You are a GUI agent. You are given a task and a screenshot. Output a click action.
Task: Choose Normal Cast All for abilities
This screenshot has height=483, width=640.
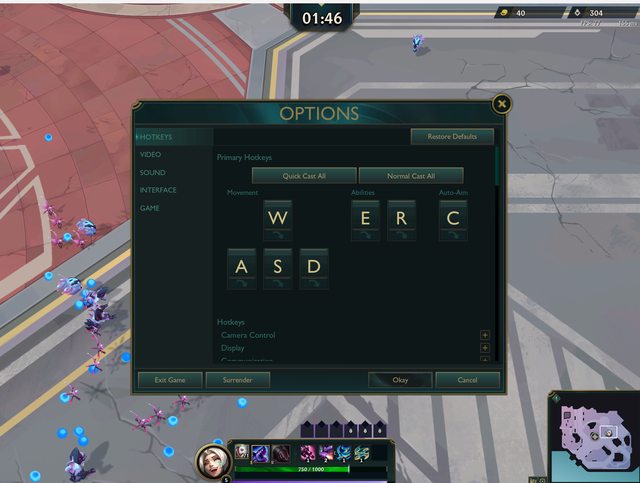(410, 176)
